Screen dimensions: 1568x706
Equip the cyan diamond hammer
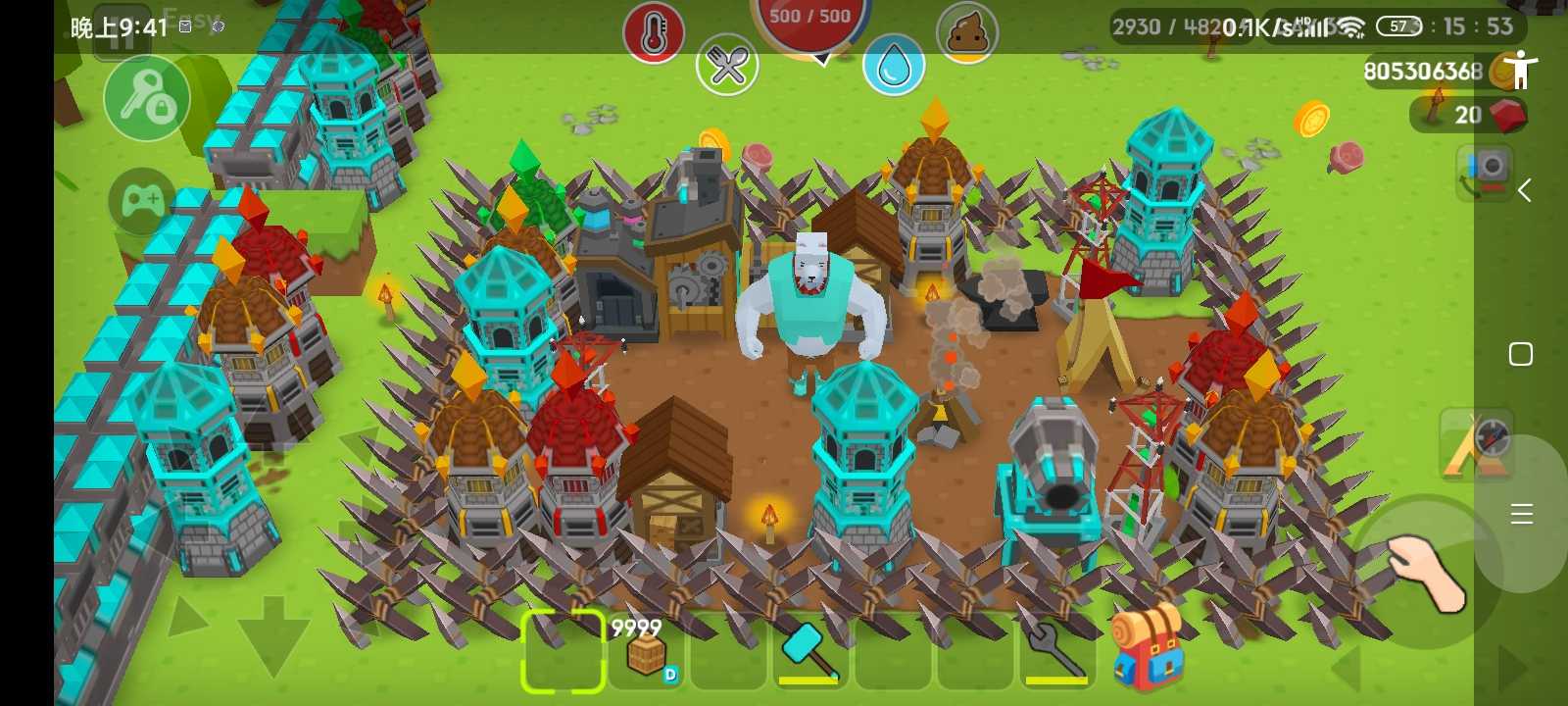pyautogui.click(x=809, y=651)
